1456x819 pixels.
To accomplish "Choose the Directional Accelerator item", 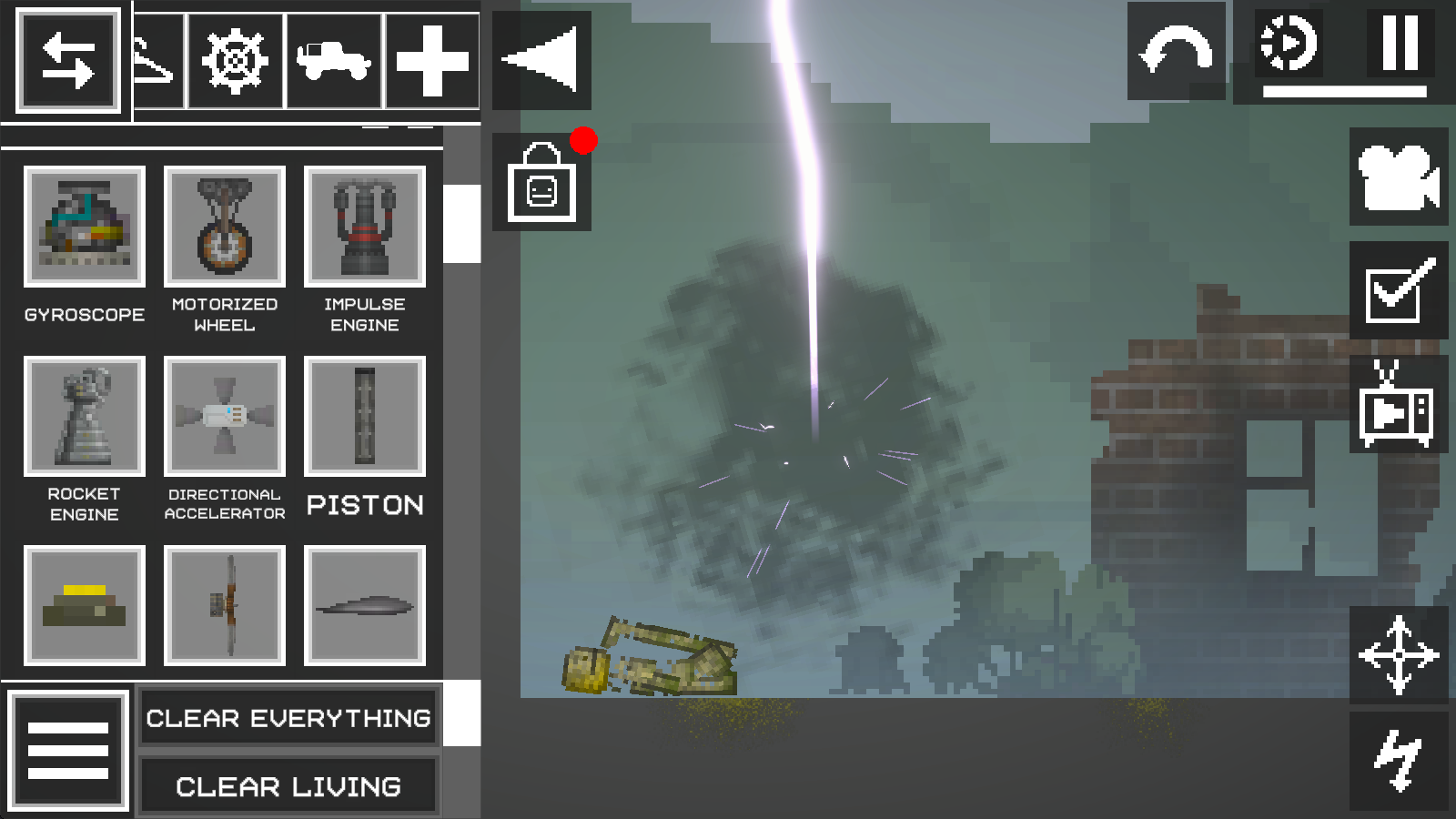I will click(225, 417).
